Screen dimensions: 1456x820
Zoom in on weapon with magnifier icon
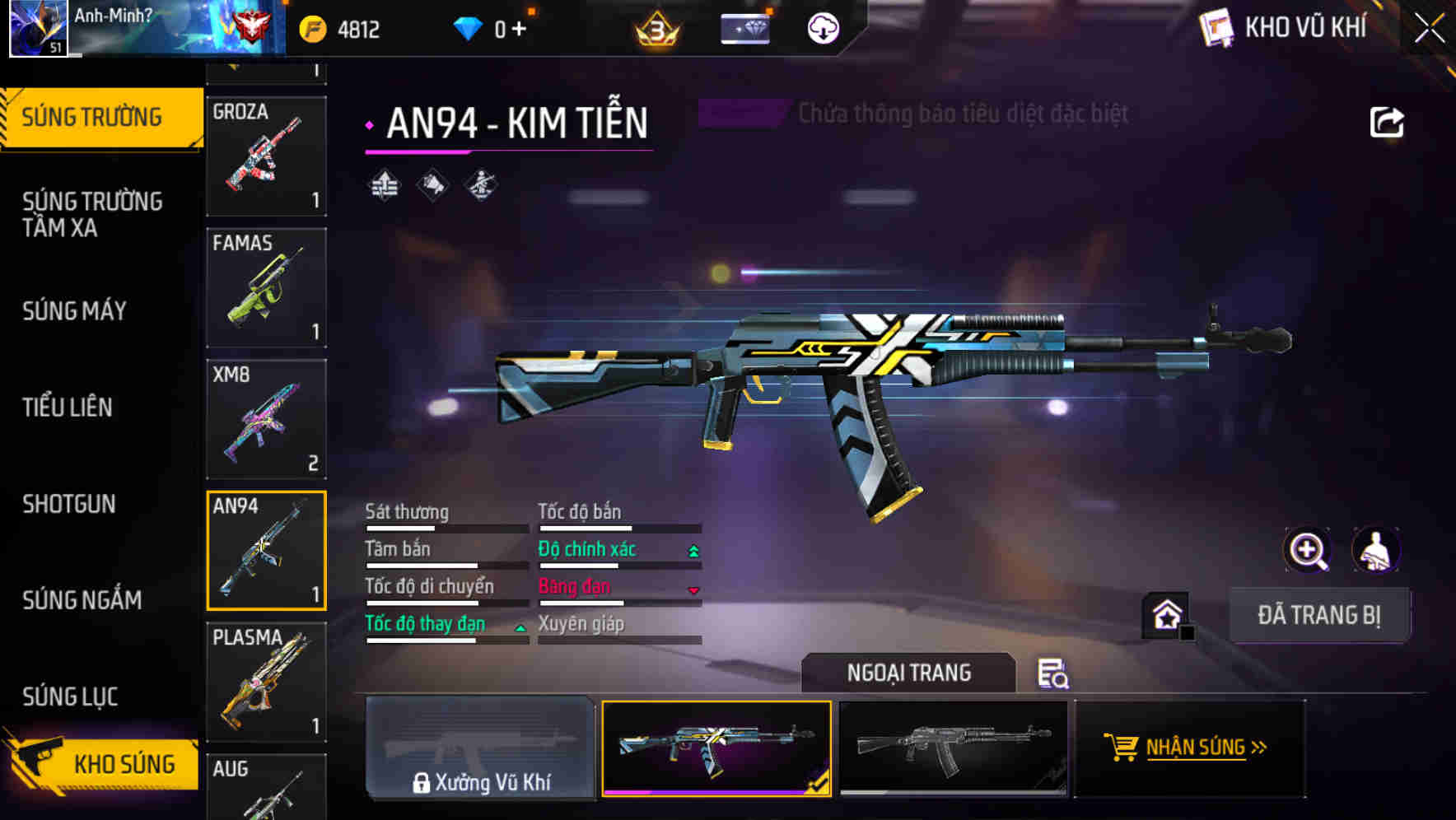(x=1307, y=550)
